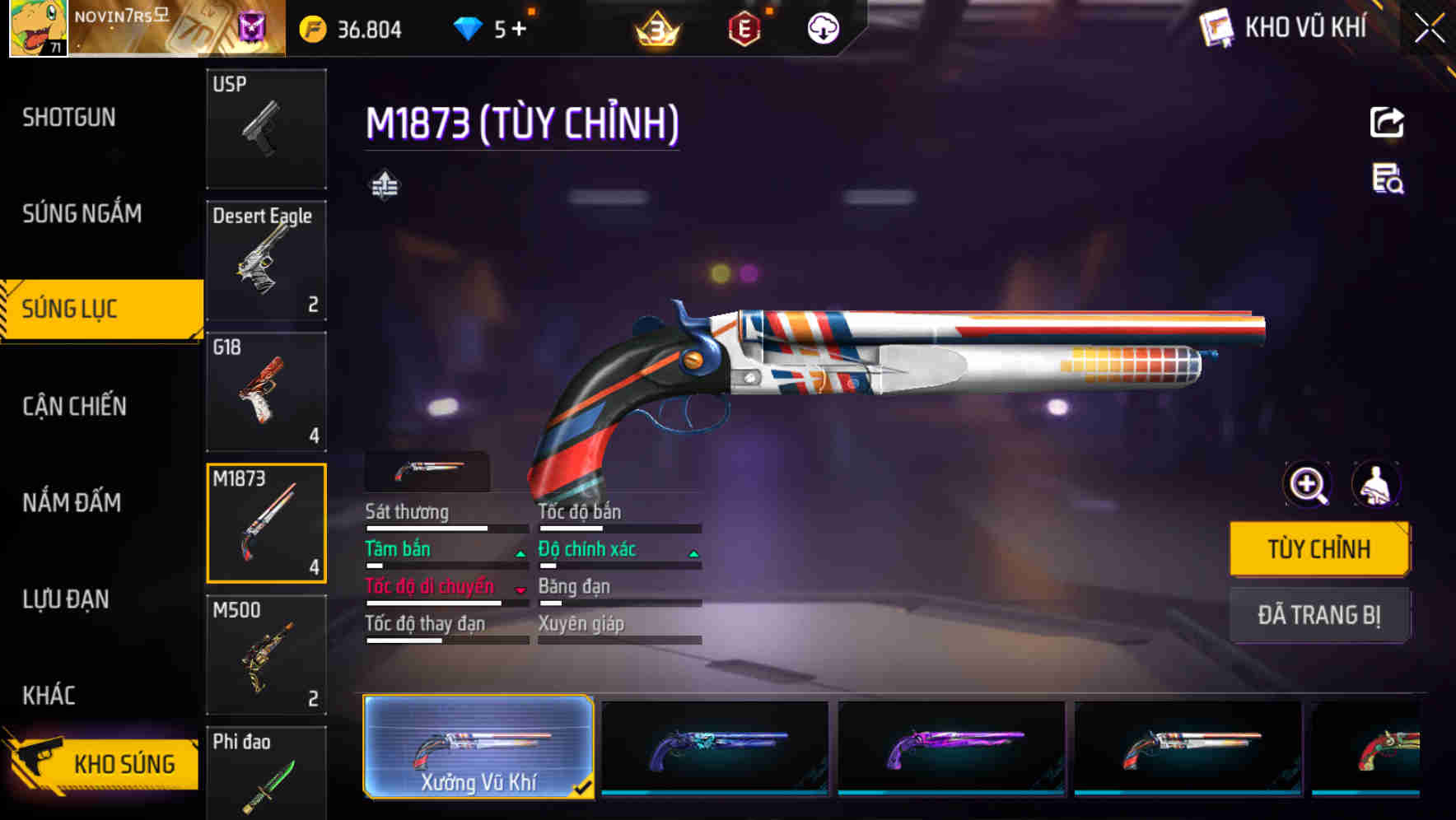This screenshot has width=1456, height=820.
Task: Select the G18 weapon slot
Action: pyautogui.click(x=265, y=392)
